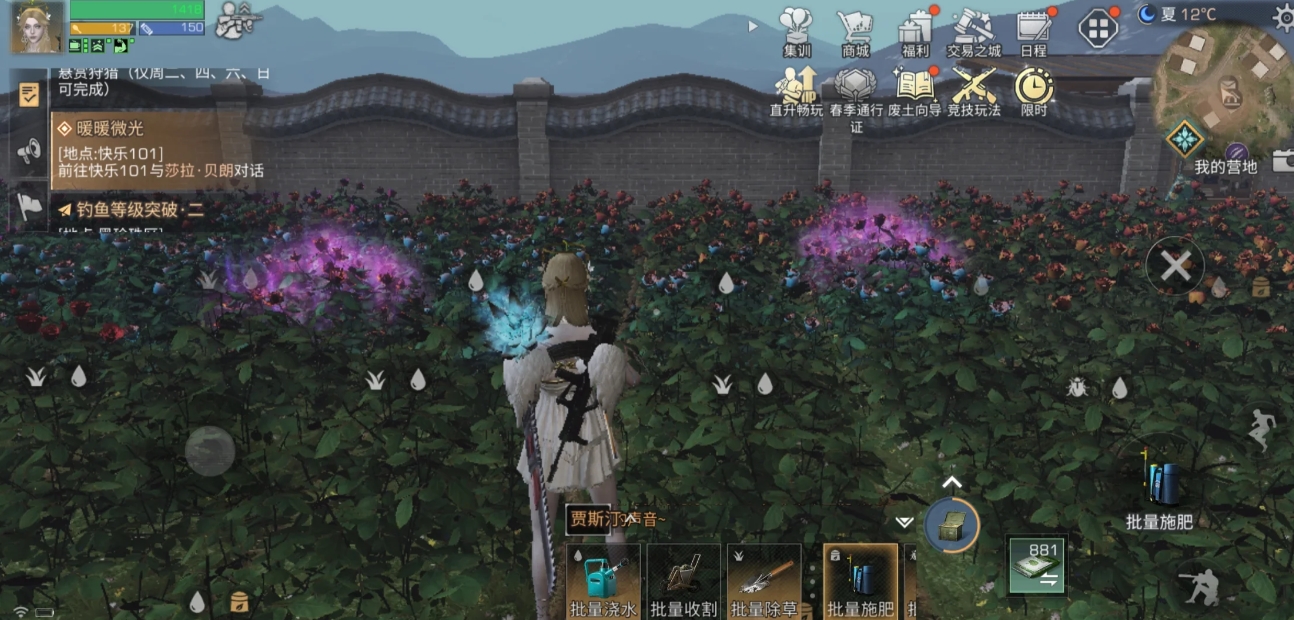The width and height of the screenshot is (1294, 620).
Task: Open the 商城 shop
Action: coord(855,30)
